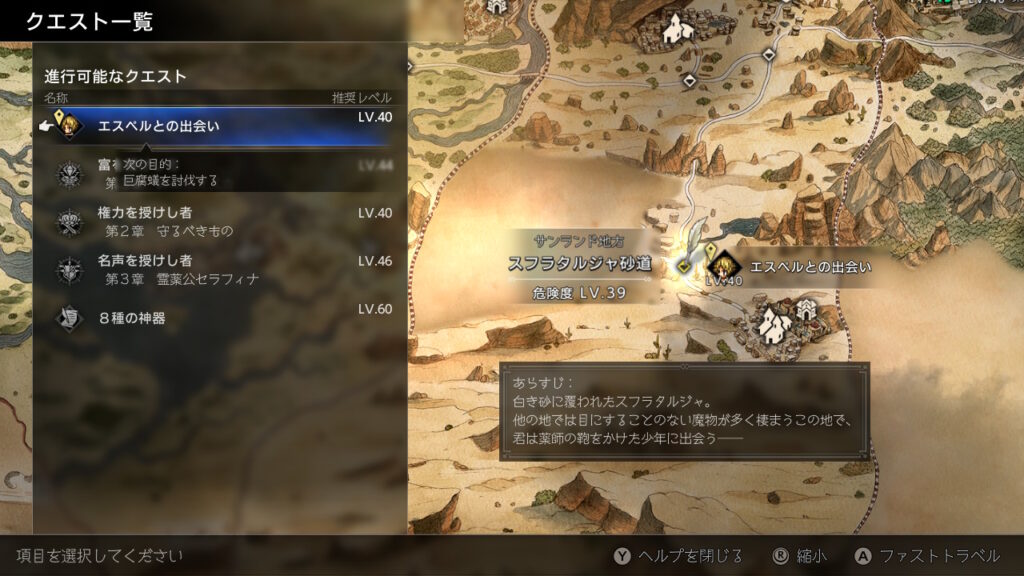Image resolution: width=1024 pixels, height=576 pixels.
Task: Choose the 権力を授けし者 quest entry
Action: 220,222
